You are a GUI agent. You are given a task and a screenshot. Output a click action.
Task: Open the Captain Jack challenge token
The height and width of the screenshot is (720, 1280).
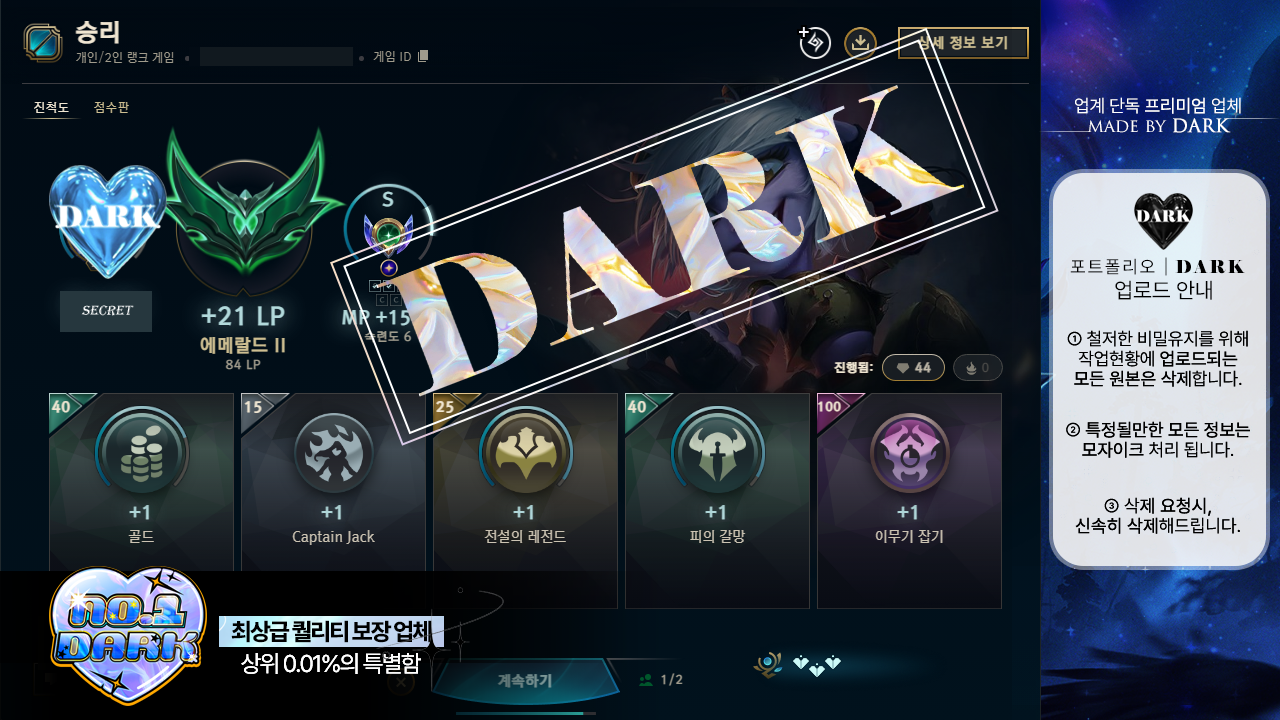coord(333,453)
